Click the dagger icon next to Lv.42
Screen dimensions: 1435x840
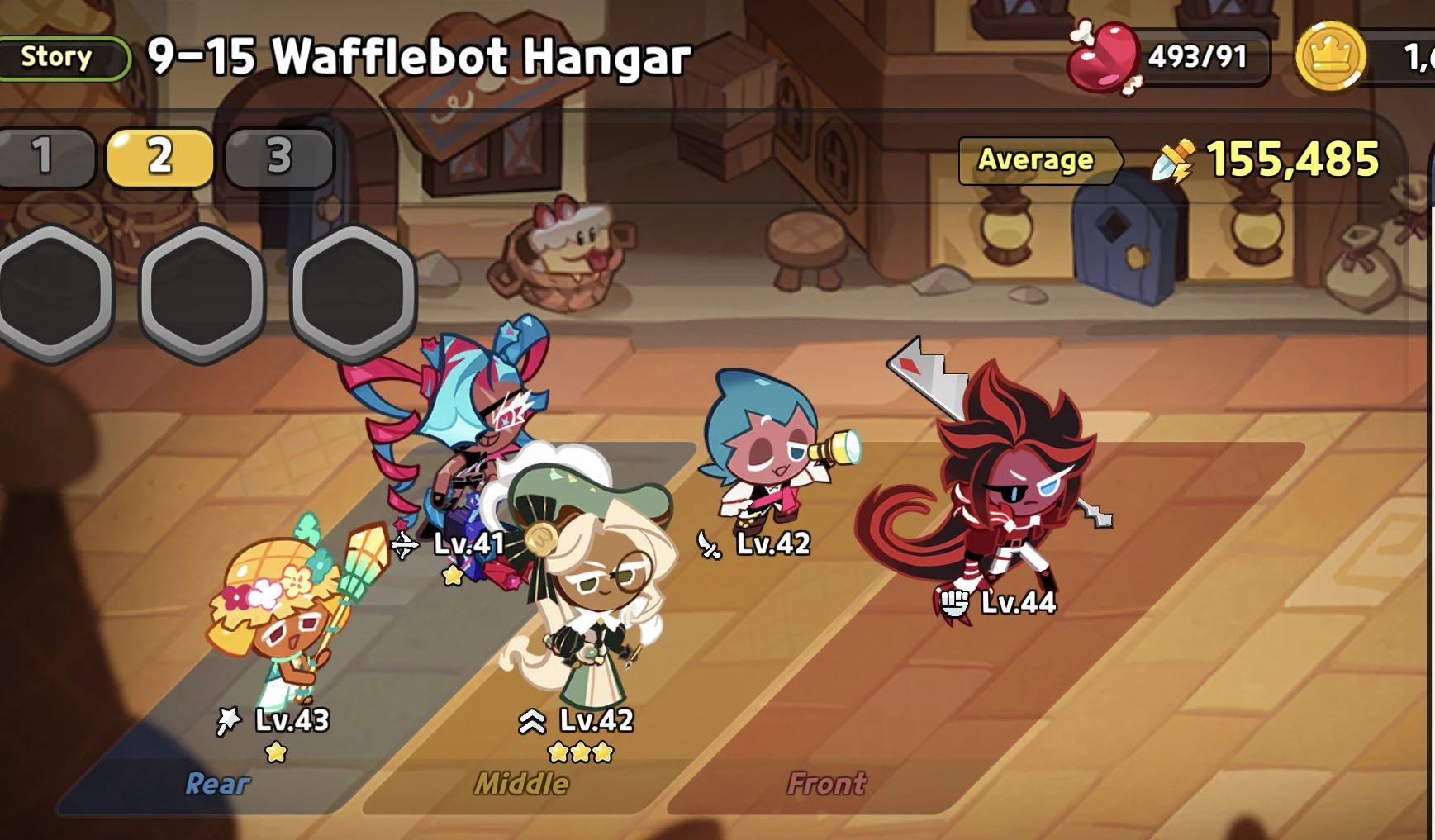point(709,543)
